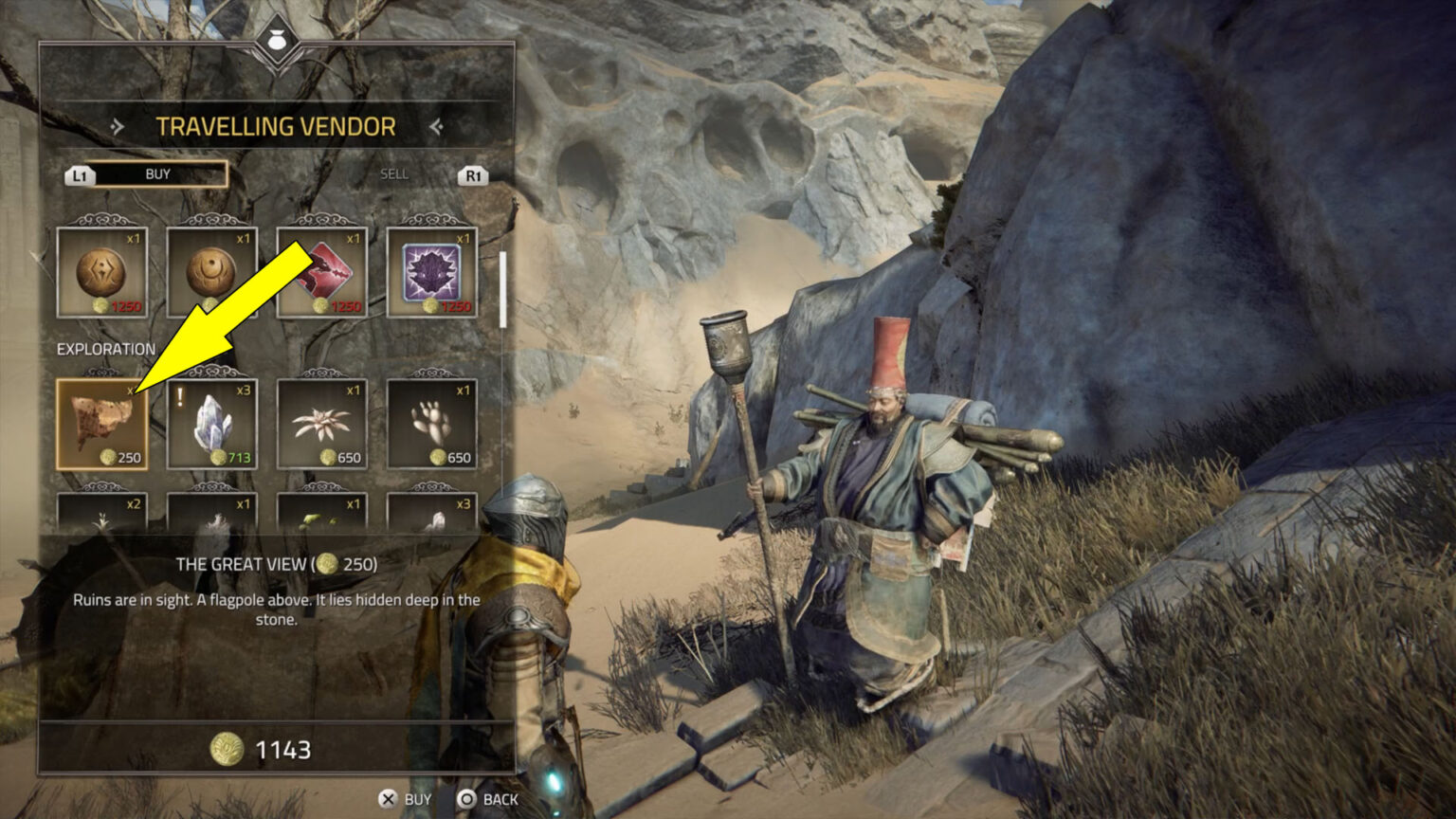The image size is (1456, 819).
Task: Select the BUY tab
Action: [x=158, y=173]
